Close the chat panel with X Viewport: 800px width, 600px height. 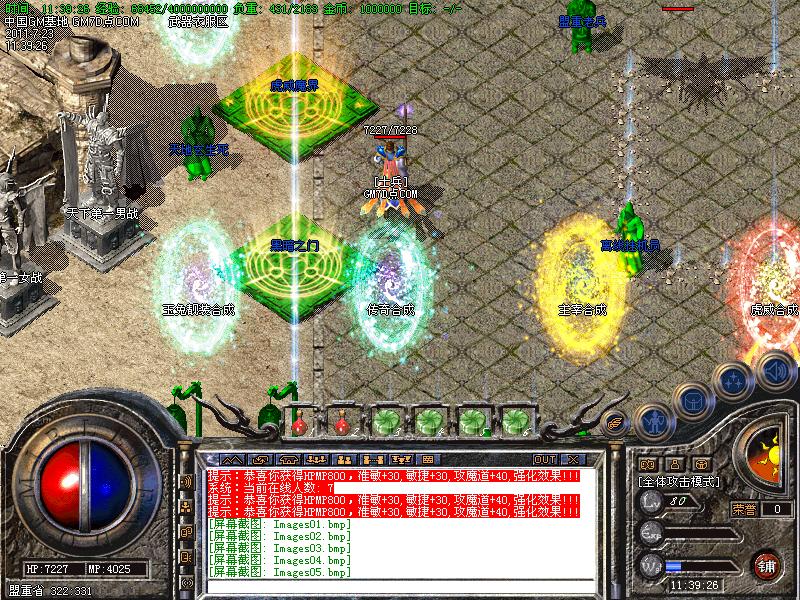click(x=573, y=459)
